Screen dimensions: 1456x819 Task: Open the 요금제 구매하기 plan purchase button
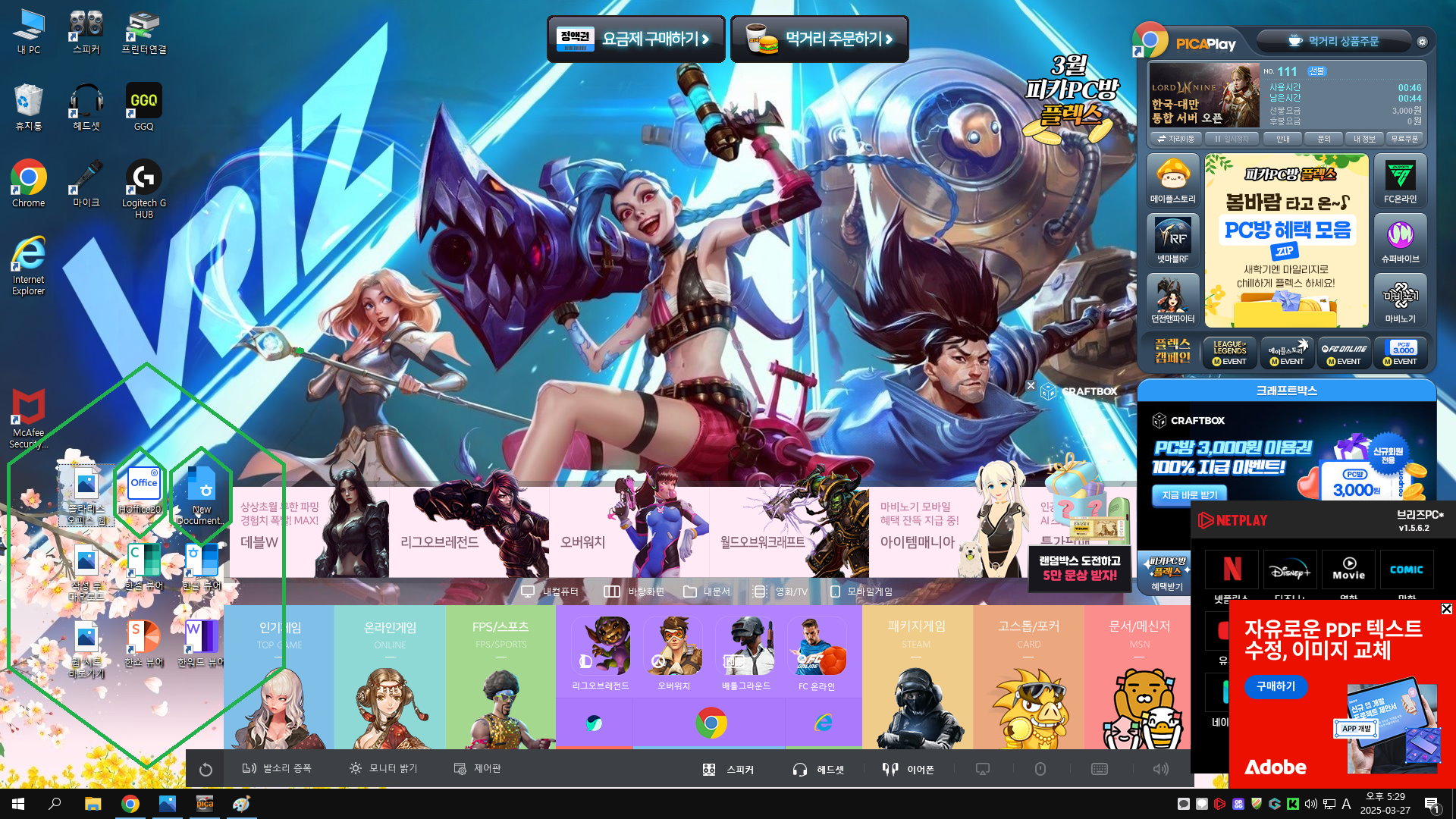635,39
